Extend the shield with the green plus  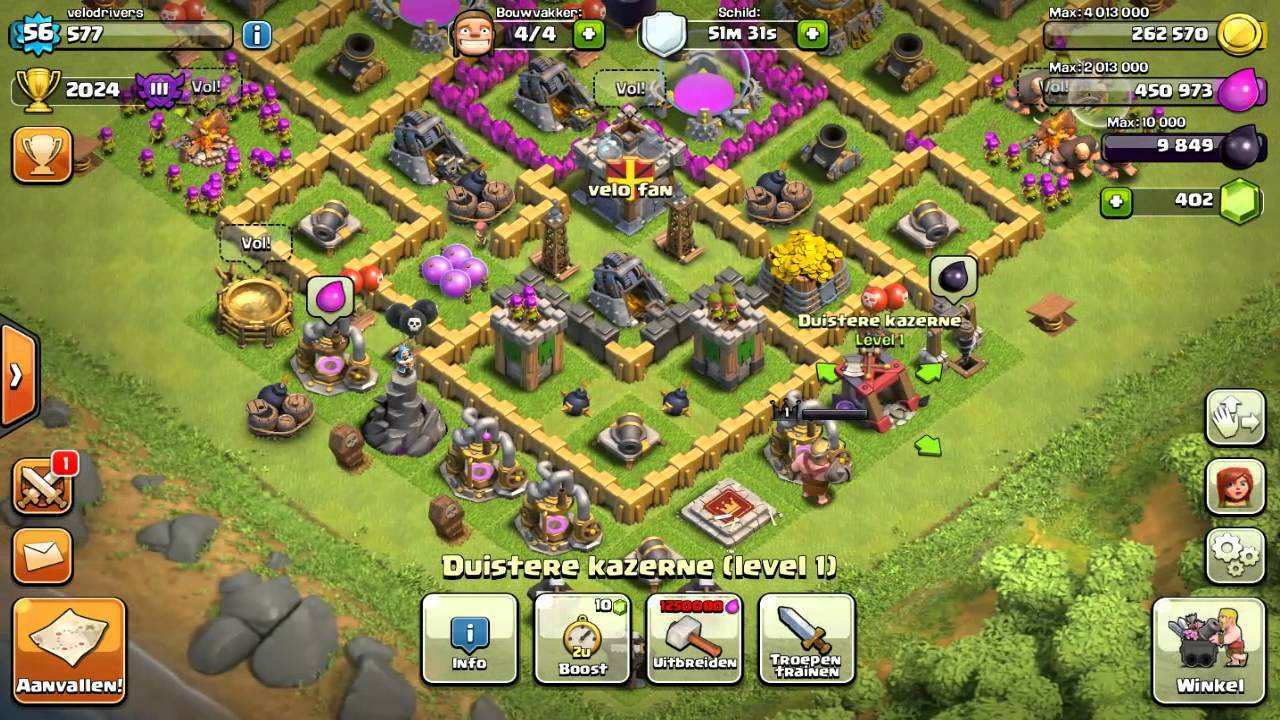(x=812, y=34)
